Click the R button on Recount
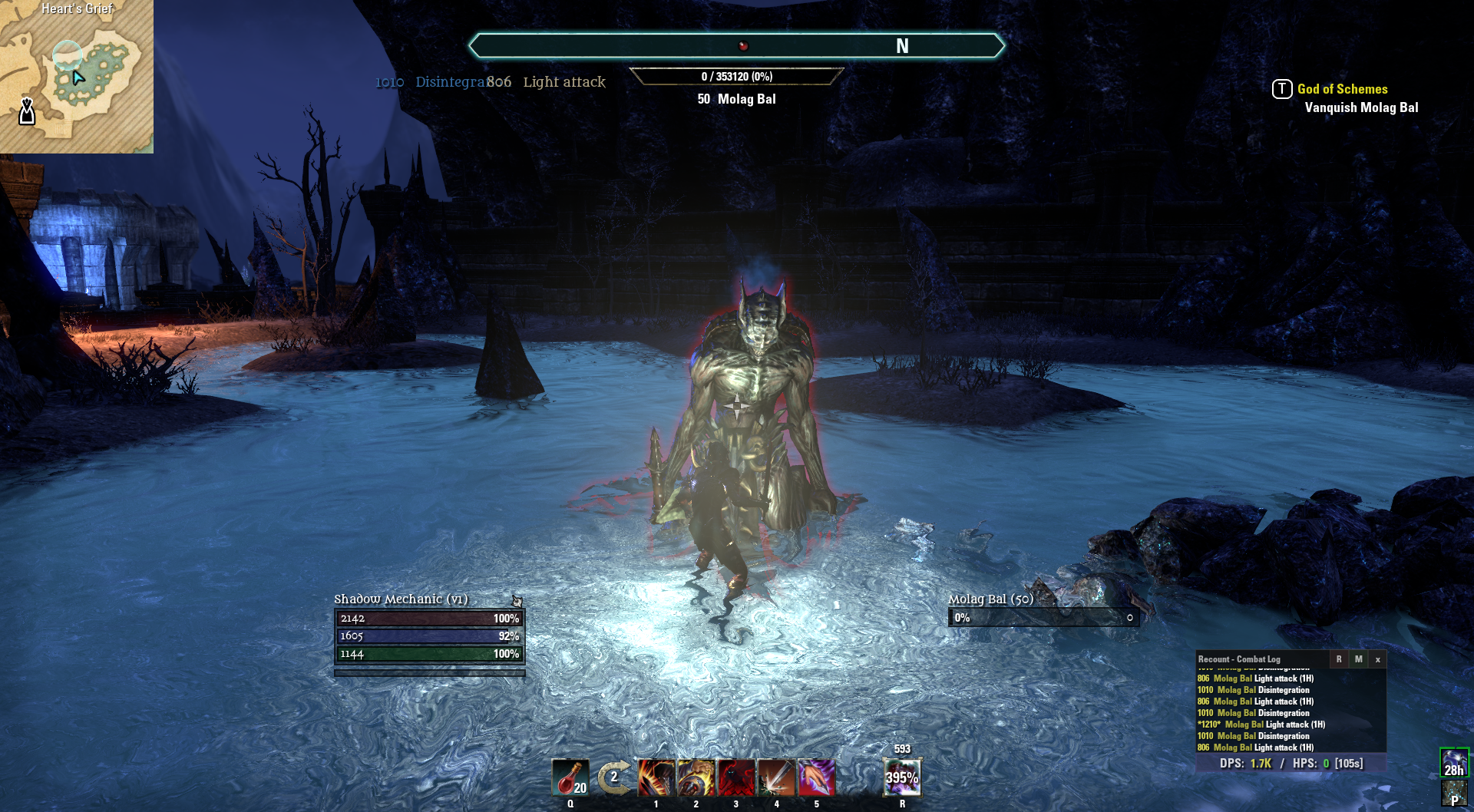 1339,659
